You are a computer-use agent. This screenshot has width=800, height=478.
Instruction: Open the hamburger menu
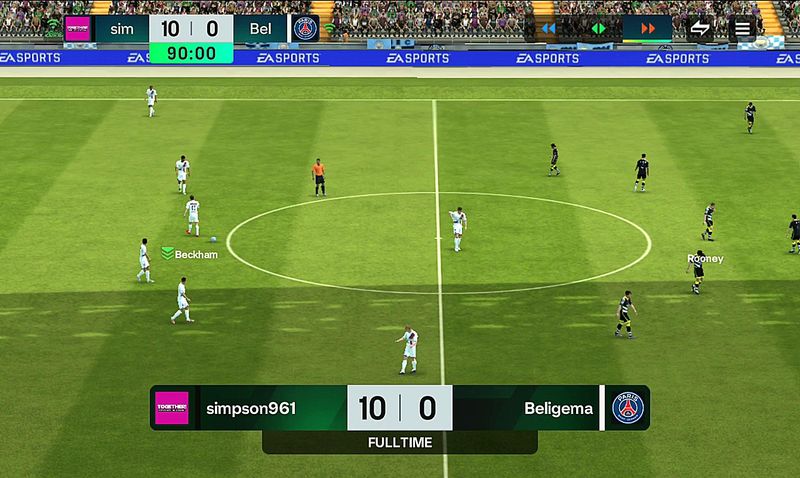(743, 28)
